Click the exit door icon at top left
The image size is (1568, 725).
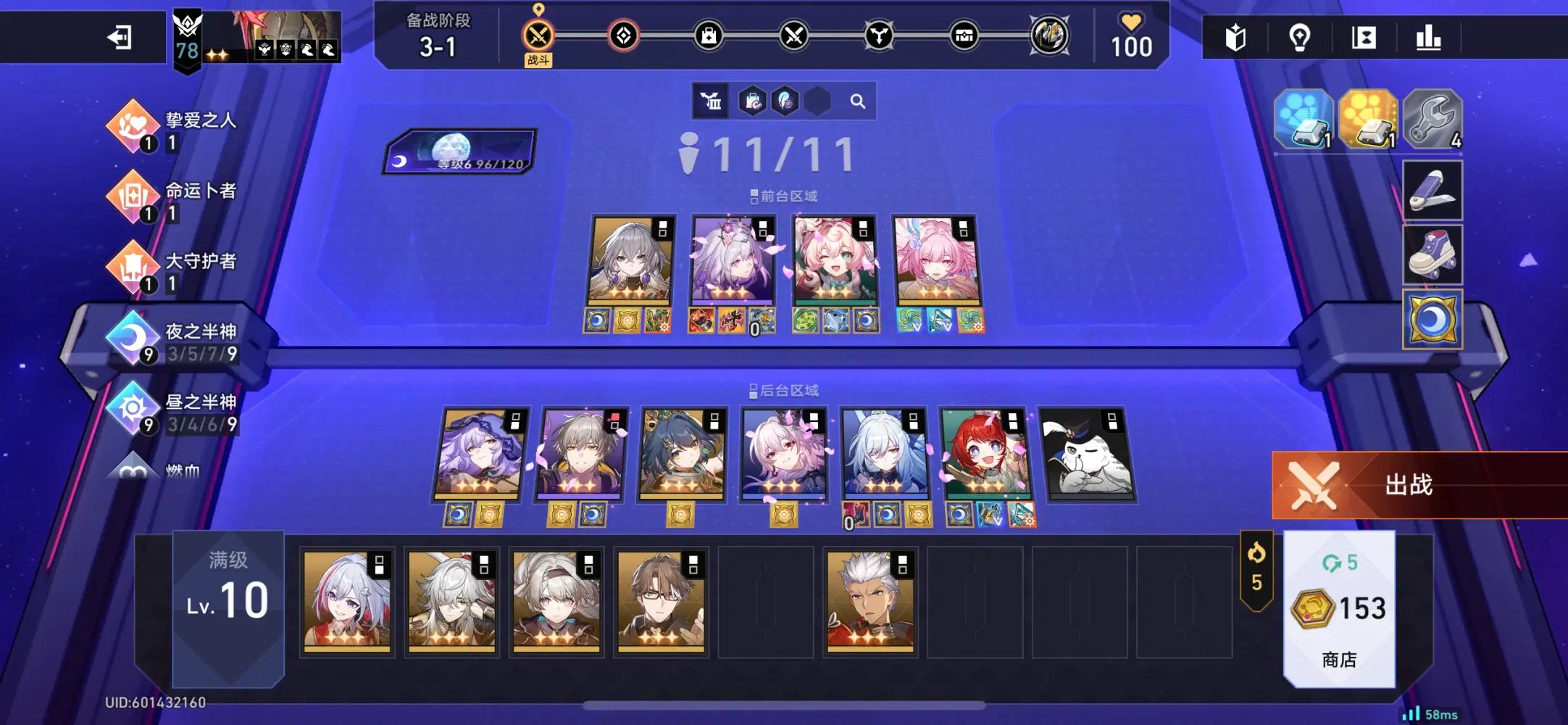coord(120,36)
